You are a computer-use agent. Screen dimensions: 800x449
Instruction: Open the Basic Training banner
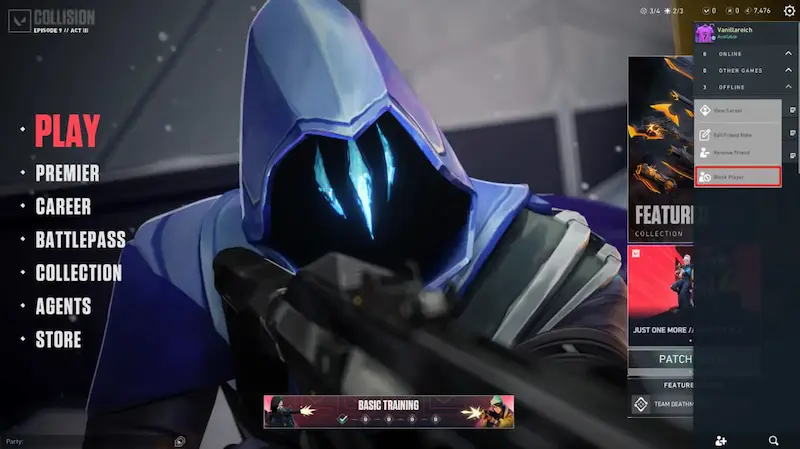388,411
